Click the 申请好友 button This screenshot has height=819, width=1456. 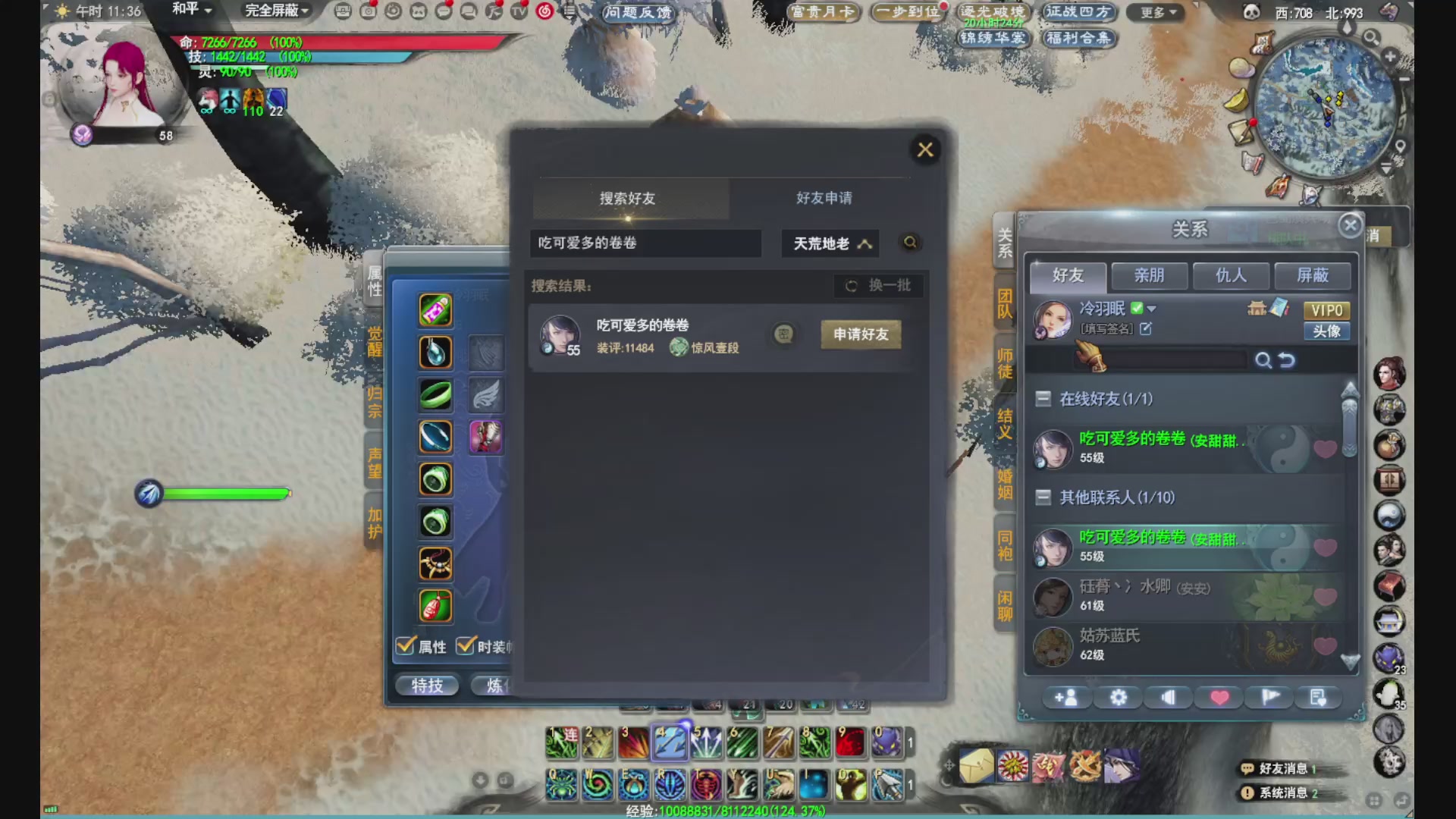(x=860, y=334)
